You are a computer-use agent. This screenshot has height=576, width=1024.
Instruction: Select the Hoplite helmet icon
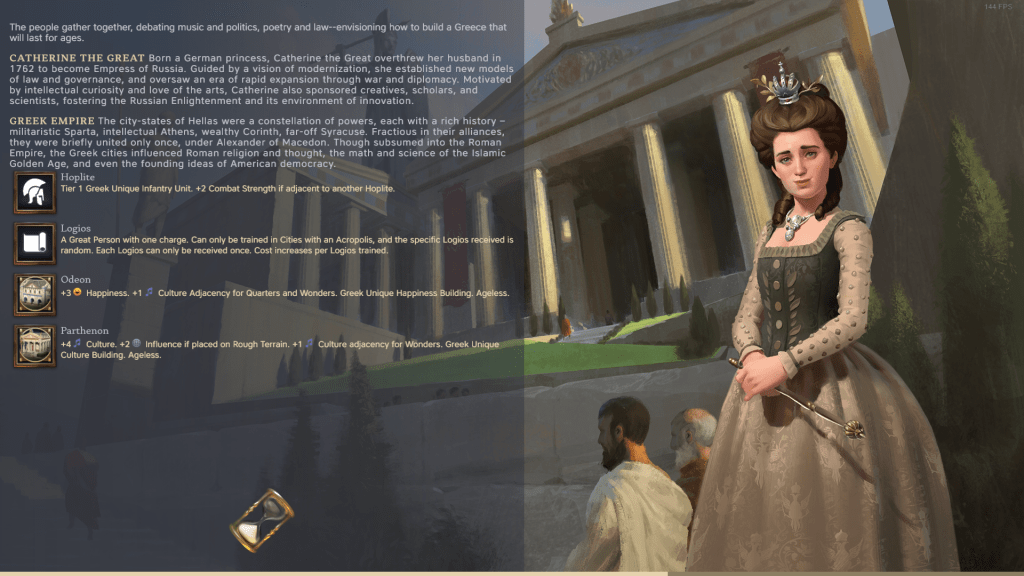[x=35, y=192]
